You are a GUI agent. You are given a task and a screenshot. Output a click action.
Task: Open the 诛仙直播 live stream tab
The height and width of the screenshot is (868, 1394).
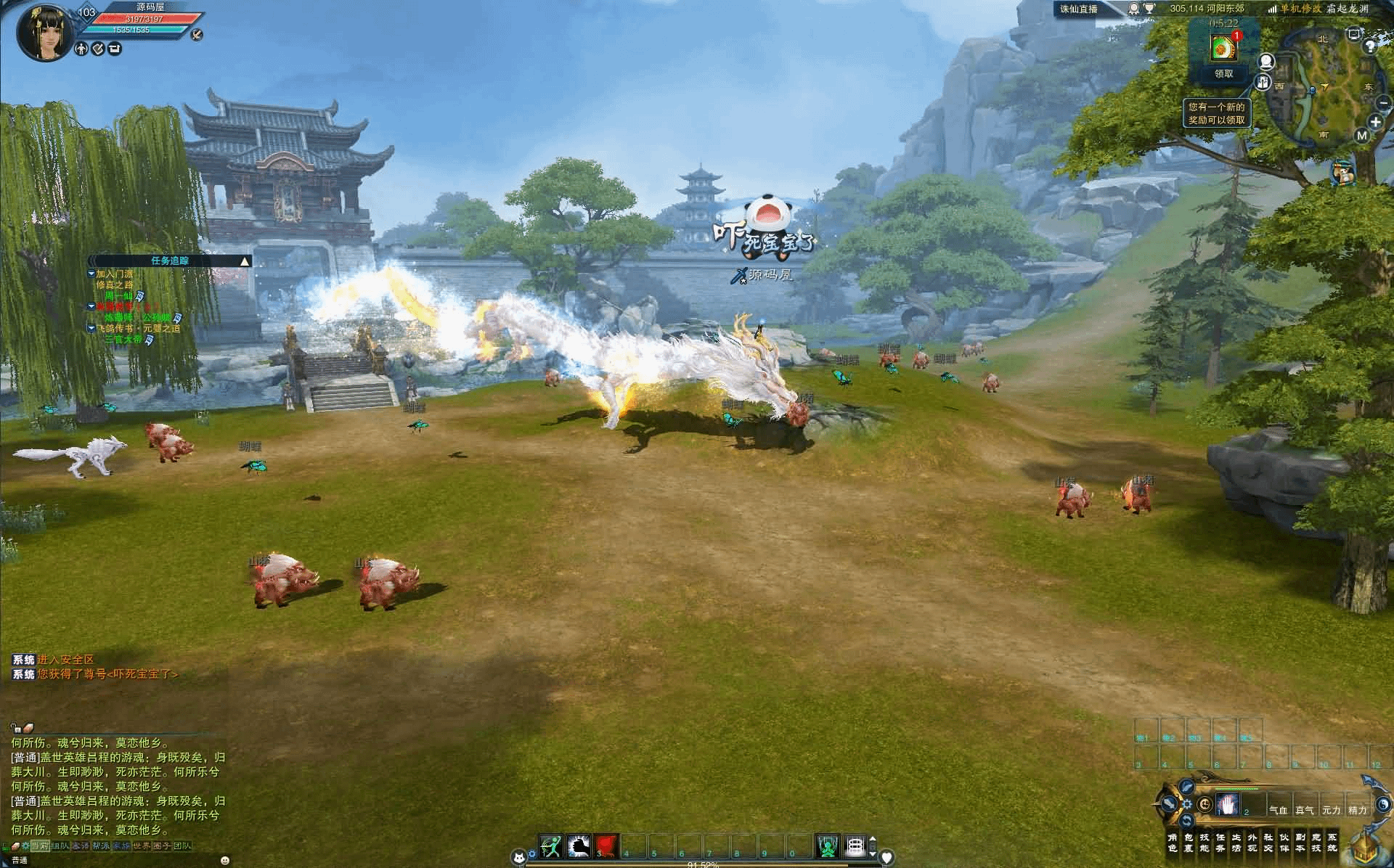tap(1078, 9)
